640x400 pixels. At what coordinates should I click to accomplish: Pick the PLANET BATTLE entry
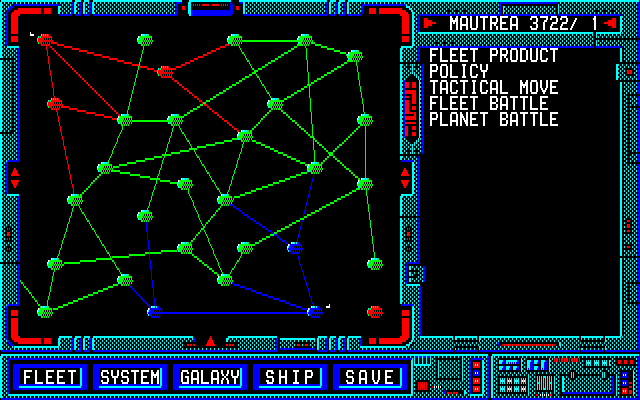click(x=493, y=120)
